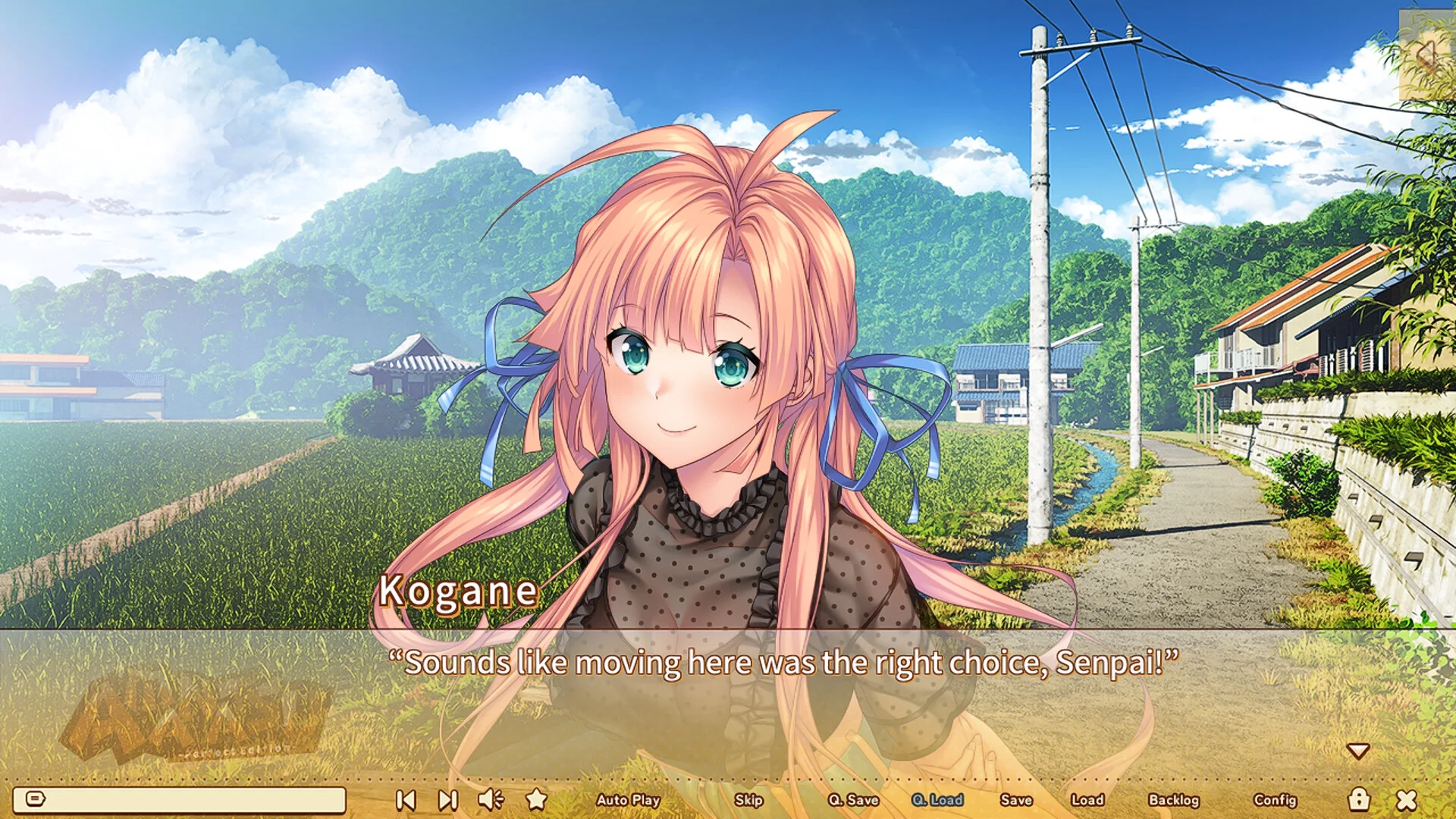Activate the Skip button
This screenshot has height=819, width=1456.
(x=748, y=800)
